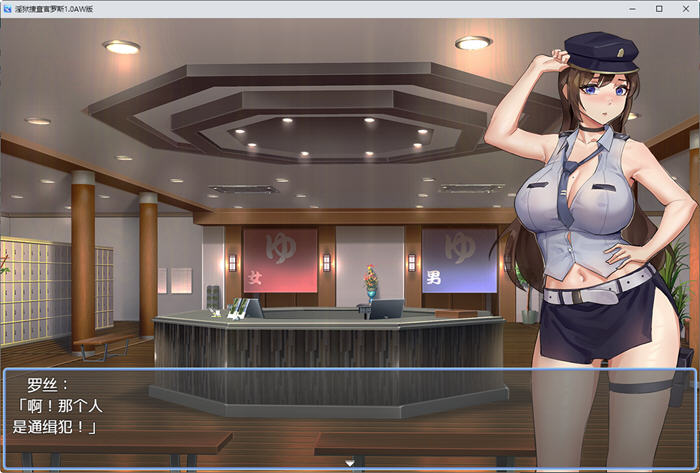Close the game window

685,8
